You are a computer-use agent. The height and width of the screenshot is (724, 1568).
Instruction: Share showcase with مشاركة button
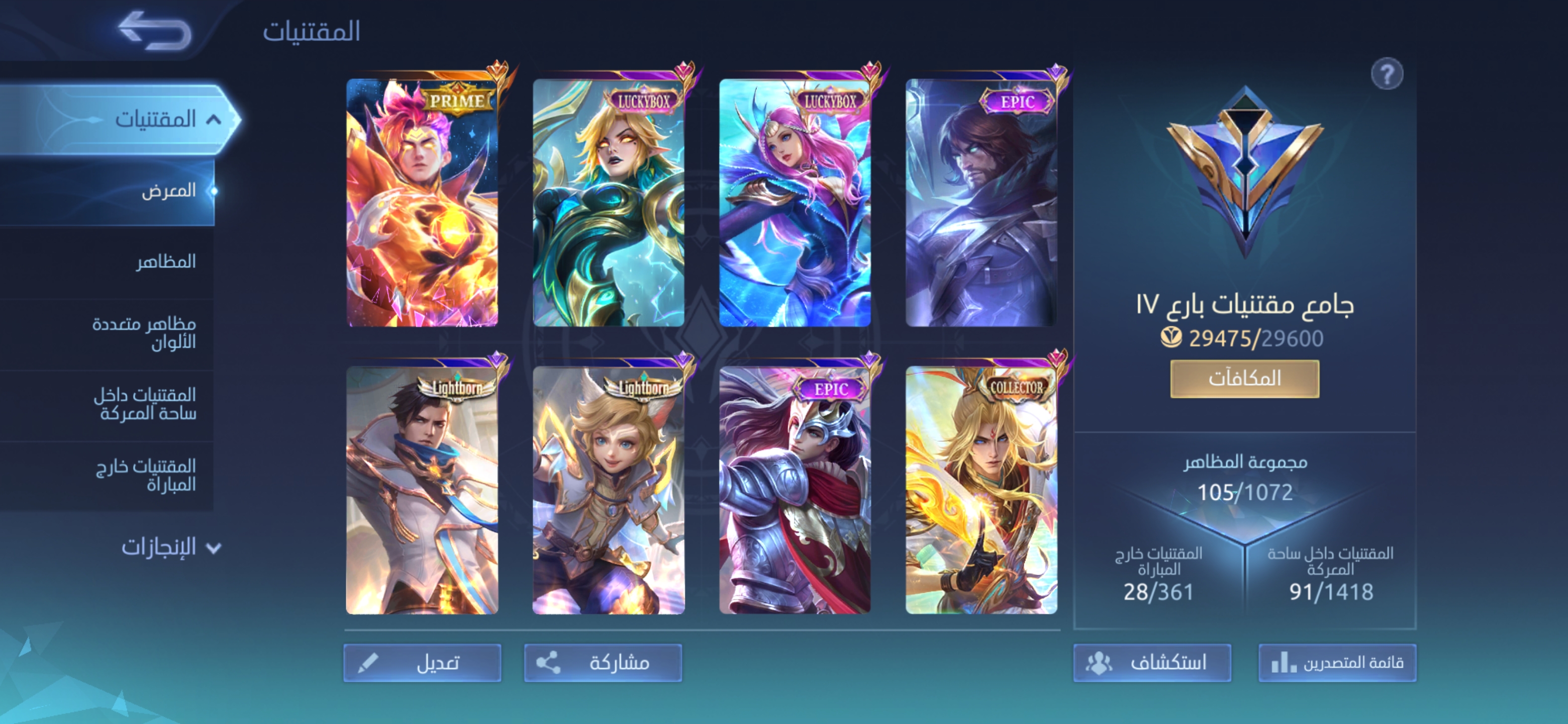603,663
